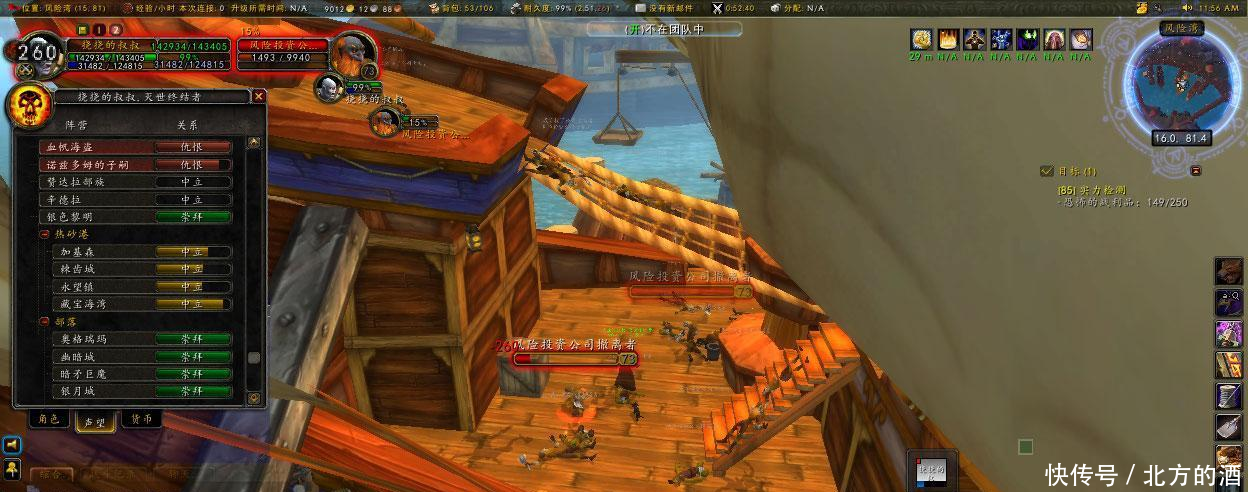1248x492 pixels.
Task: Toggle the 目标 objectives tracker checkbox
Action: point(1046,171)
